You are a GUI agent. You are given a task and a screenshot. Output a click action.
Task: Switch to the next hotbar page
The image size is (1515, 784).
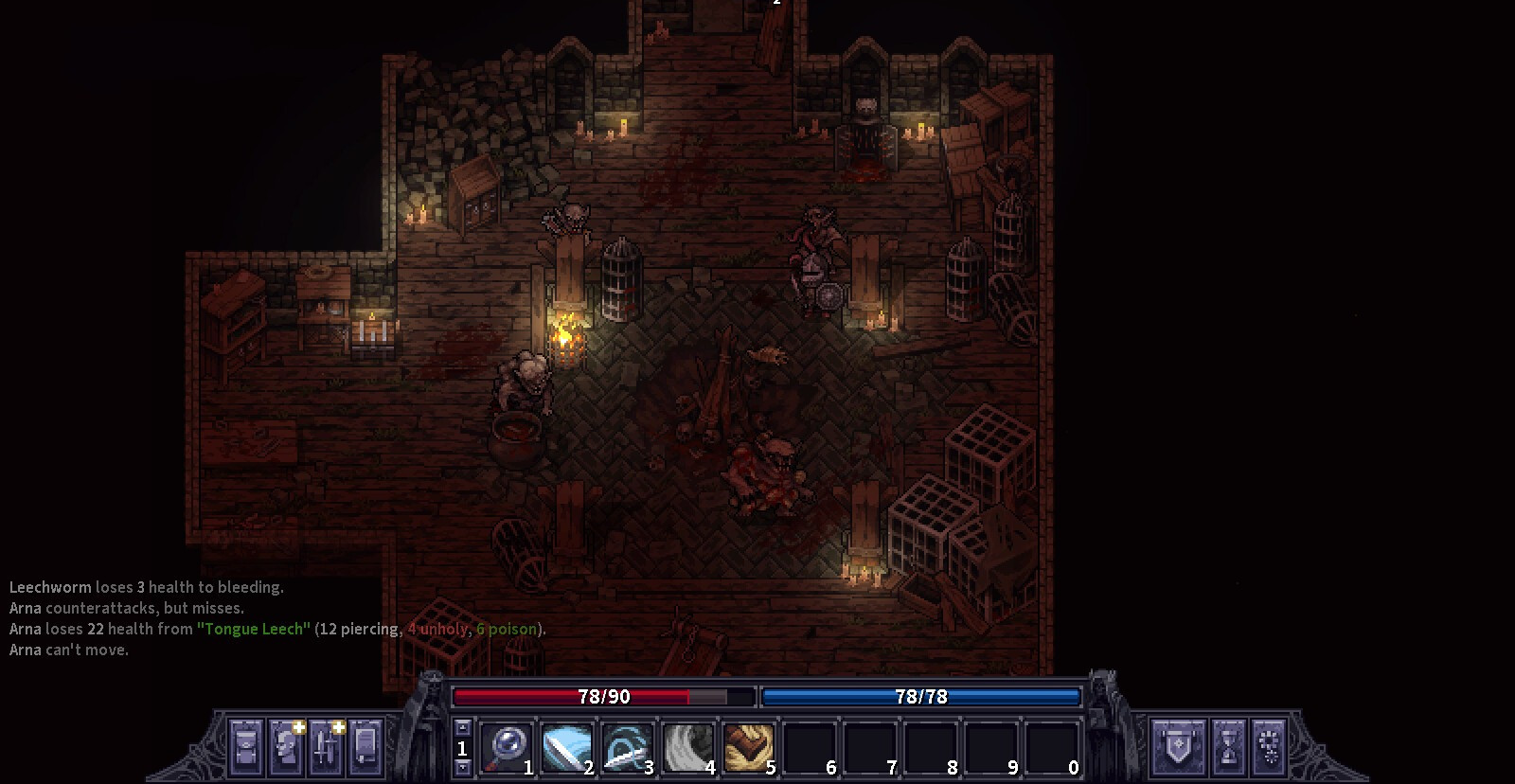click(x=462, y=768)
